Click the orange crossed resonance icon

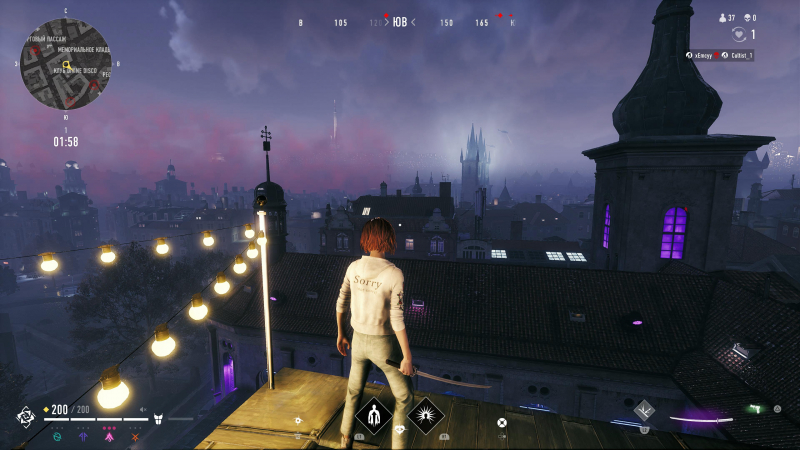(134, 436)
